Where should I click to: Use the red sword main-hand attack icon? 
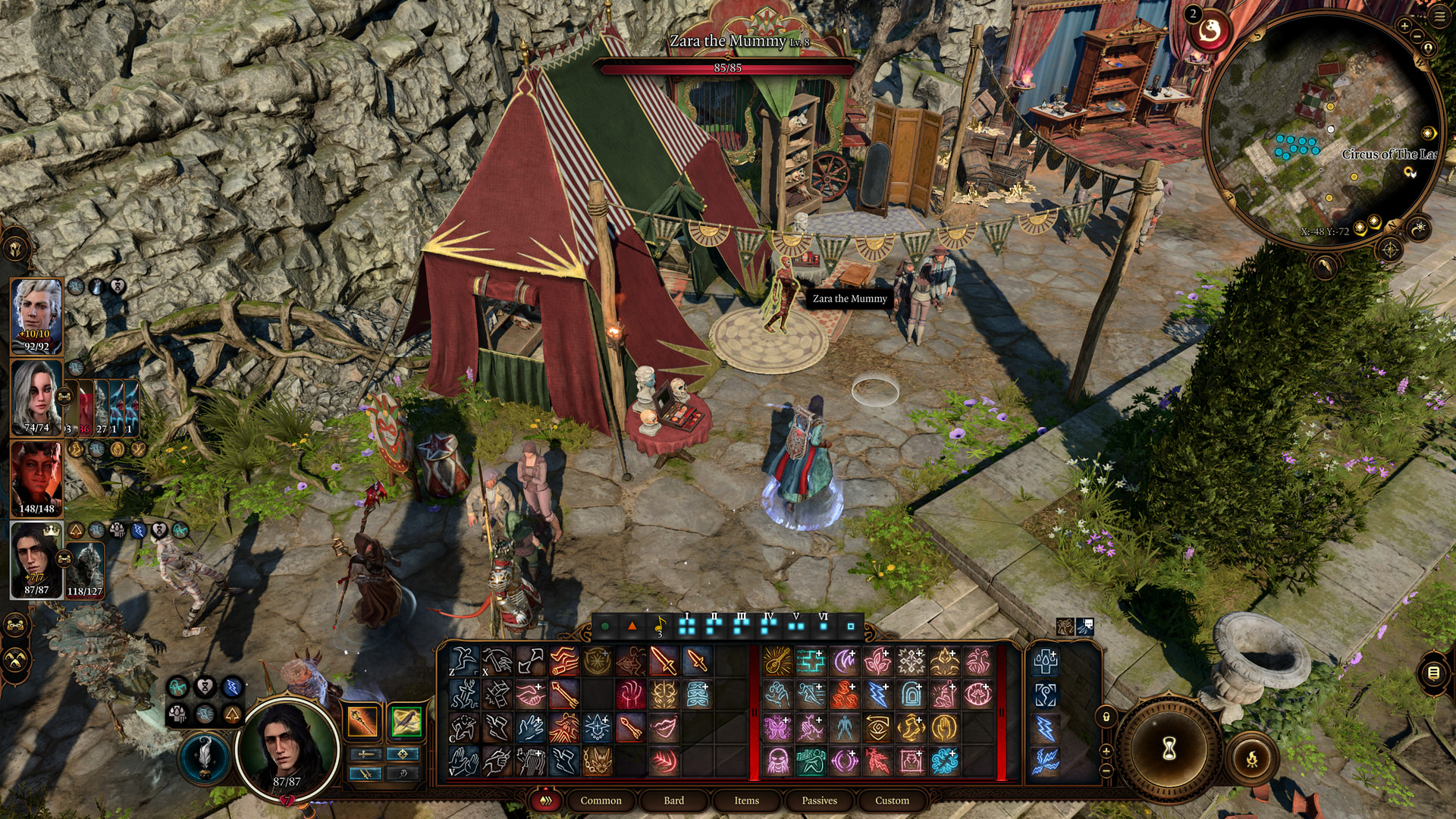tap(664, 661)
